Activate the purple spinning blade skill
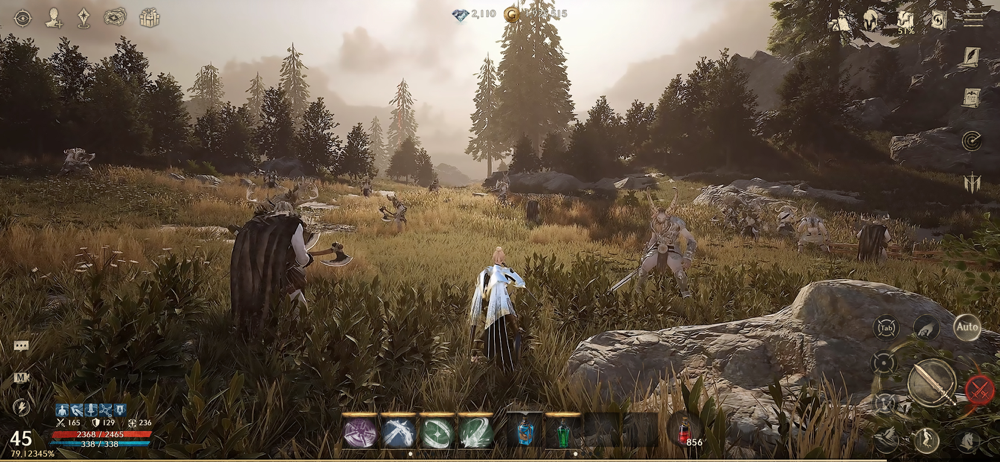This screenshot has height=462, width=1000. tap(360, 431)
